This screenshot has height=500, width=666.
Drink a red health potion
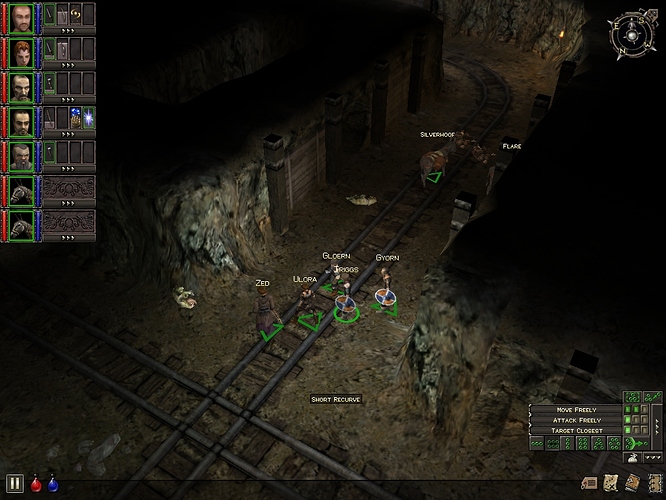(x=36, y=484)
